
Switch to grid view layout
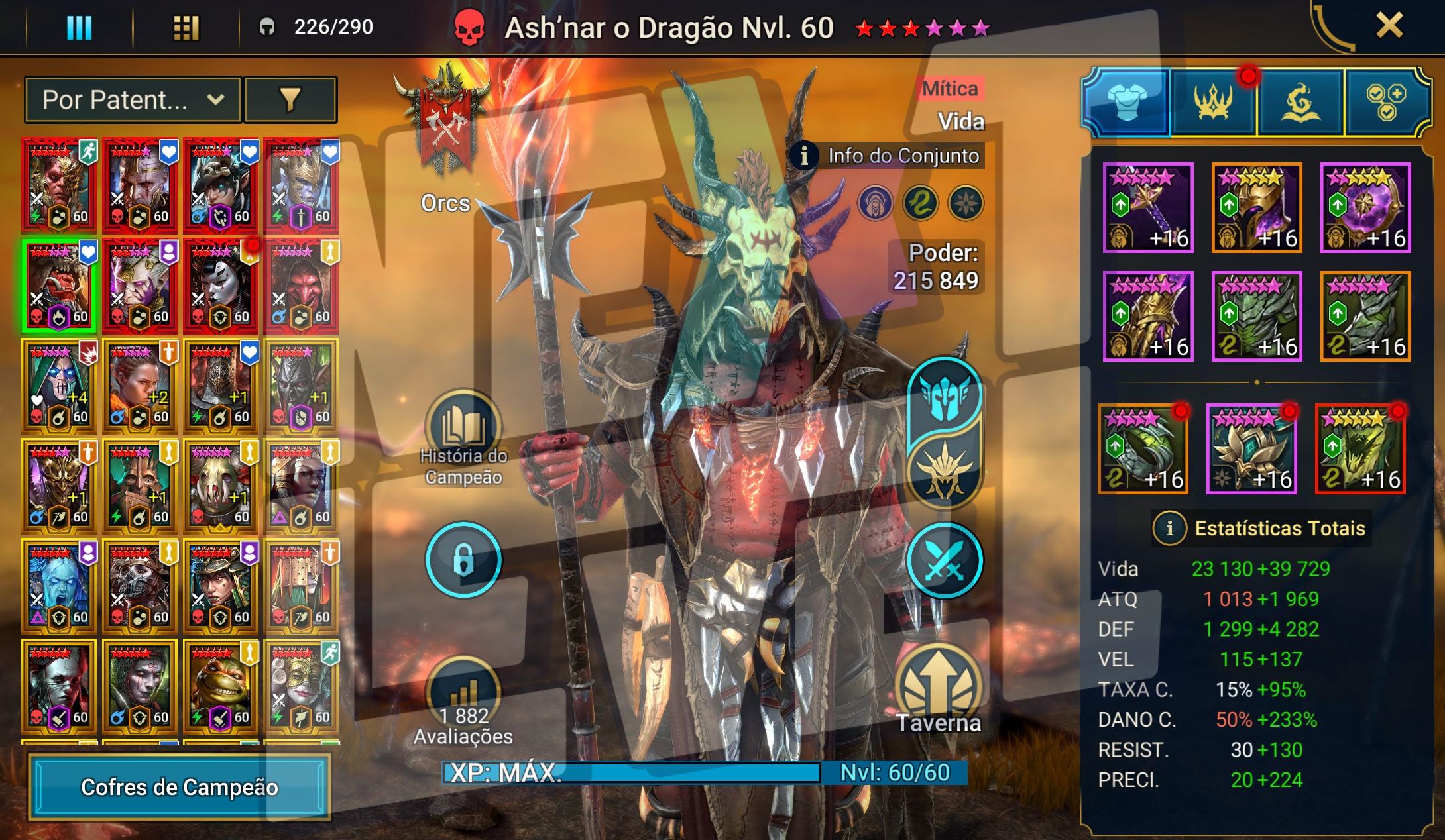(x=186, y=28)
